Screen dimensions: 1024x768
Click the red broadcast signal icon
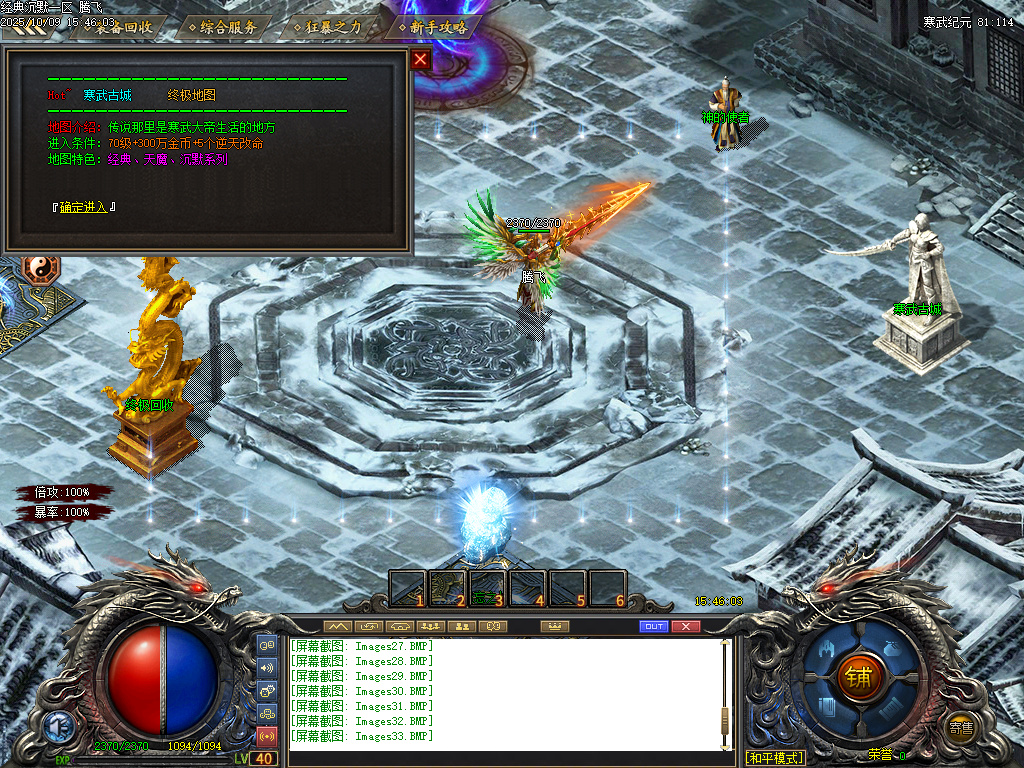267,737
